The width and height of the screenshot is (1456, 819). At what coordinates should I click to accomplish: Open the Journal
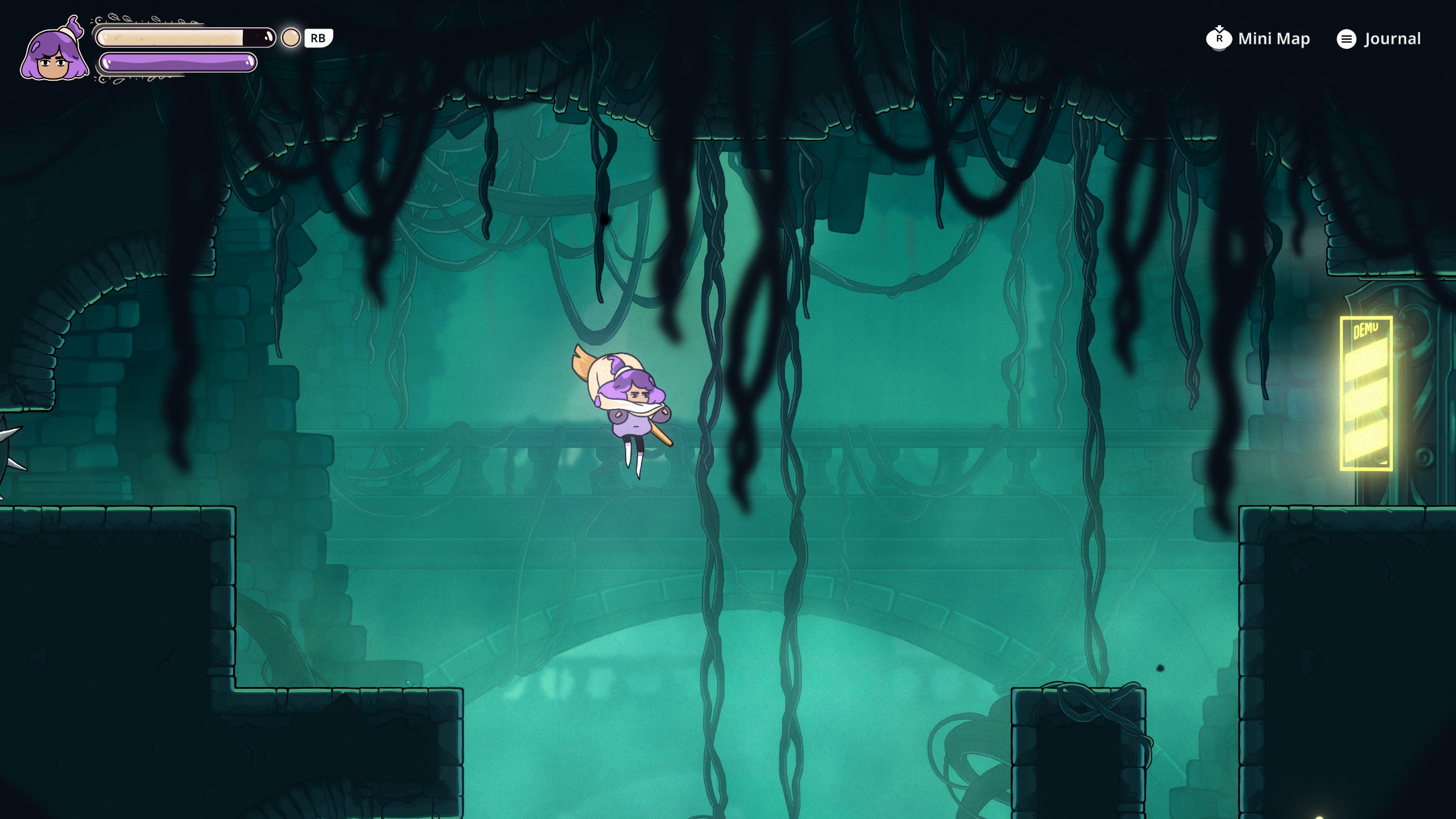click(x=1379, y=39)
